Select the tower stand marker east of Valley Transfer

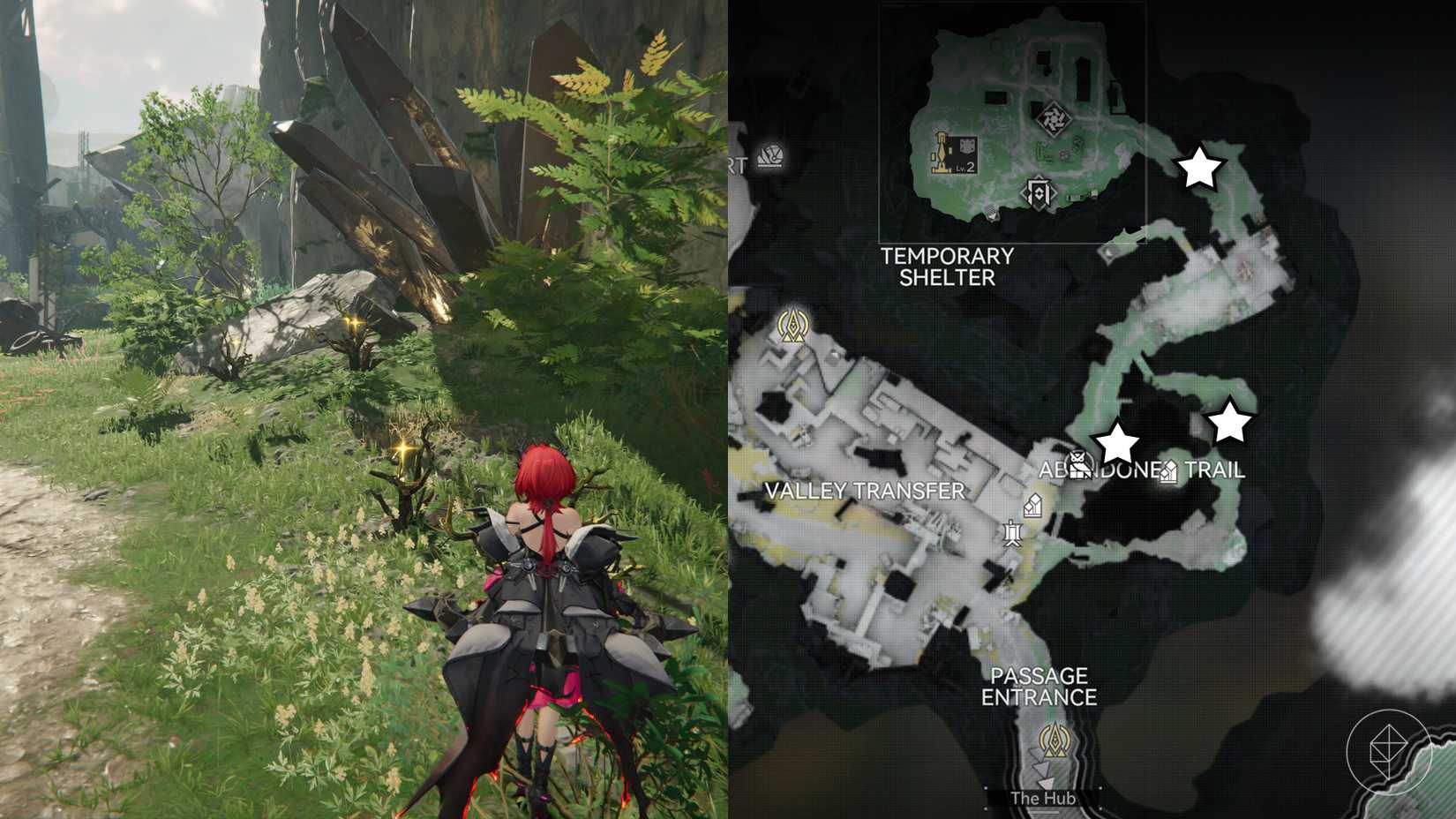pyautogui.click(x=1012, y=533)
